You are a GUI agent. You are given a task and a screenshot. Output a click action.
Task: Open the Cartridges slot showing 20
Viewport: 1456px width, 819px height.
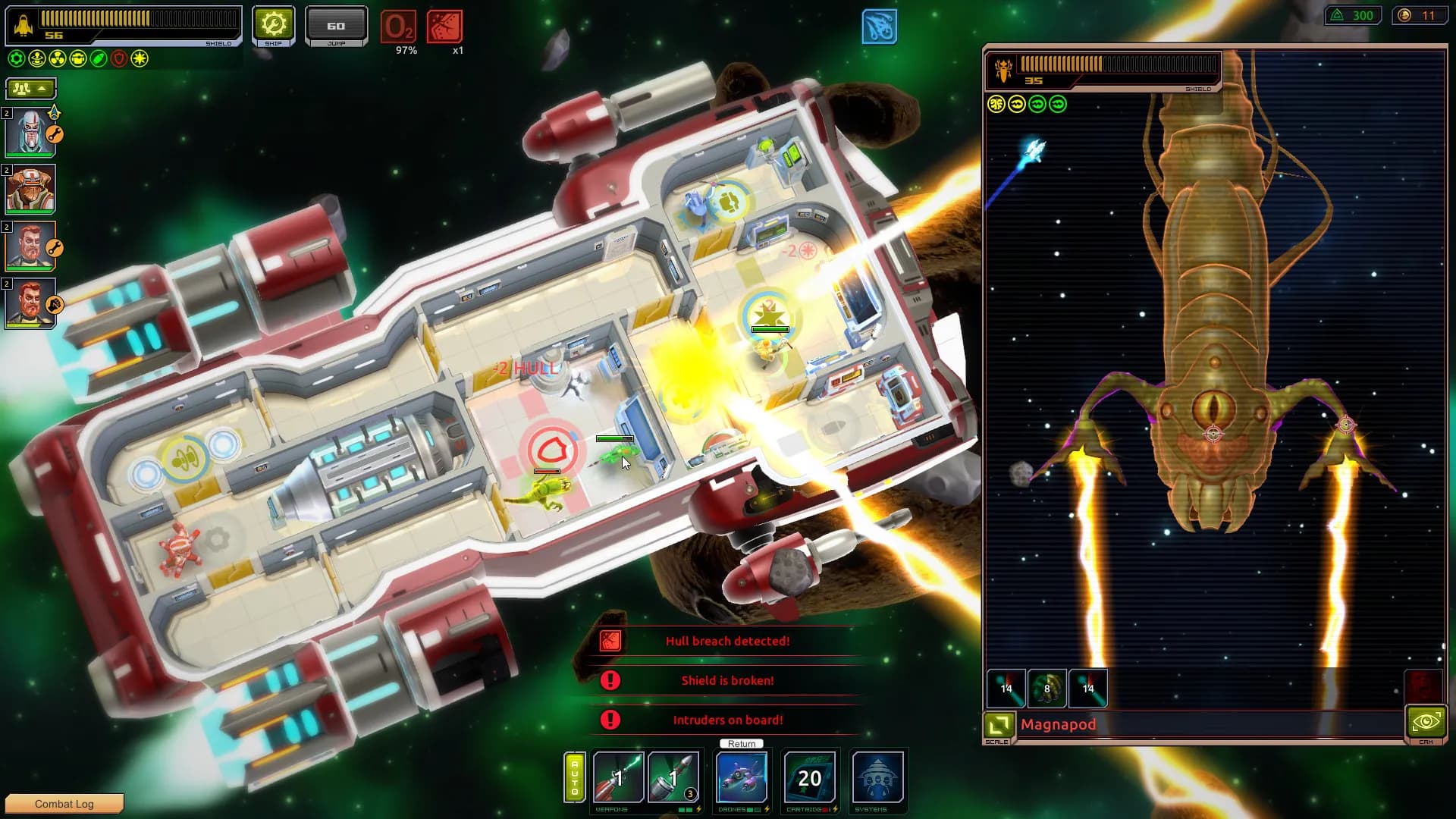click(810, 777)
